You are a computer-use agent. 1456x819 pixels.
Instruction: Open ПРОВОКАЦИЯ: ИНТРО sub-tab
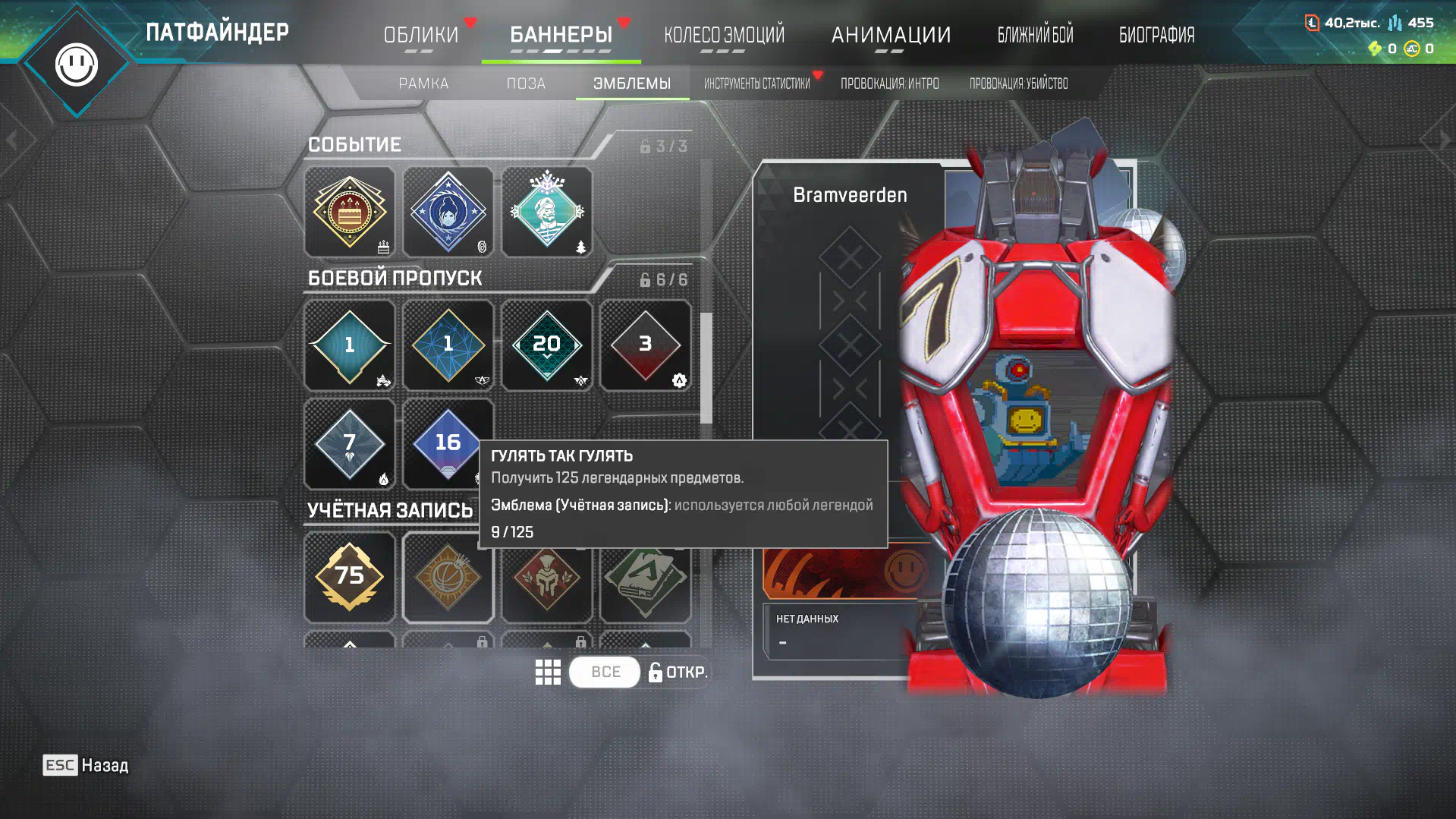[889, 83]
